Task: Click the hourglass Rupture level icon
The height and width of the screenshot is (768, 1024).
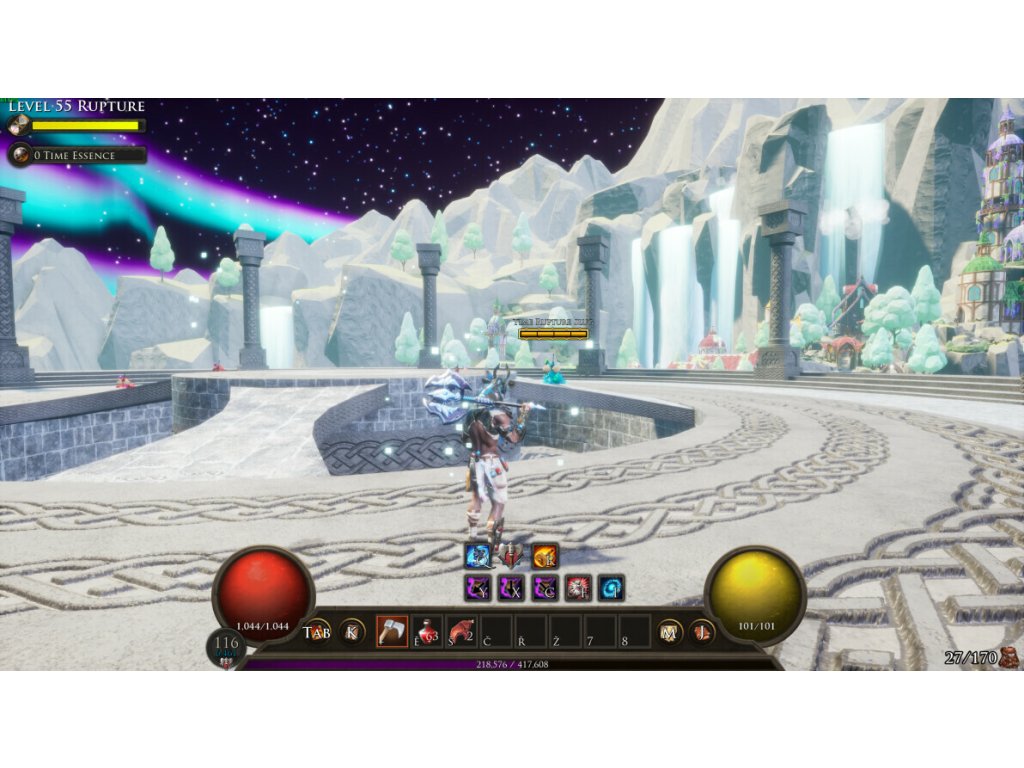Action: (17, 126)
